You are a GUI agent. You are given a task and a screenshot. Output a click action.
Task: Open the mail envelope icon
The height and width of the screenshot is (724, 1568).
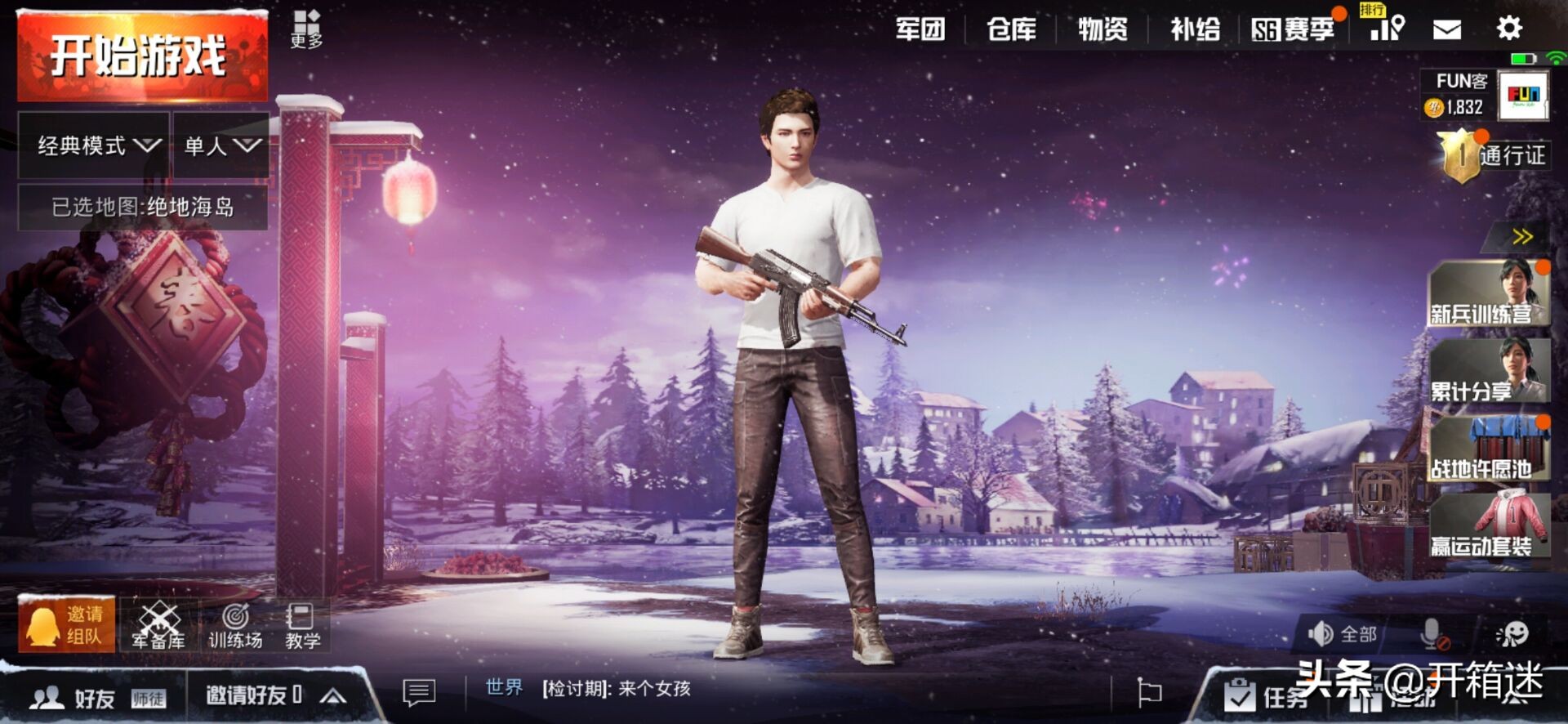point(1447,29)
